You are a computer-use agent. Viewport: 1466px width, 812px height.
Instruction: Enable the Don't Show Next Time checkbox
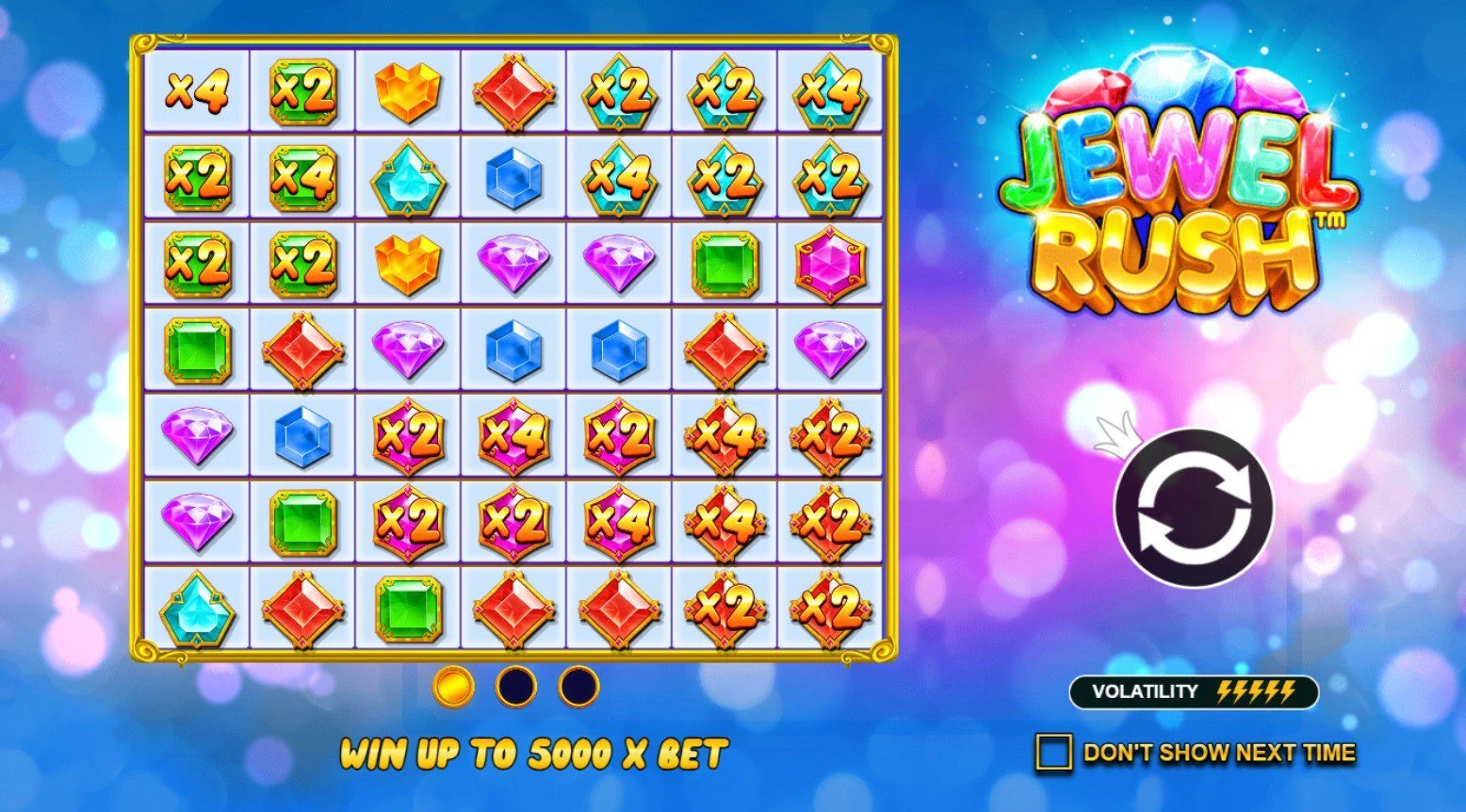(x=1055, y=751)
